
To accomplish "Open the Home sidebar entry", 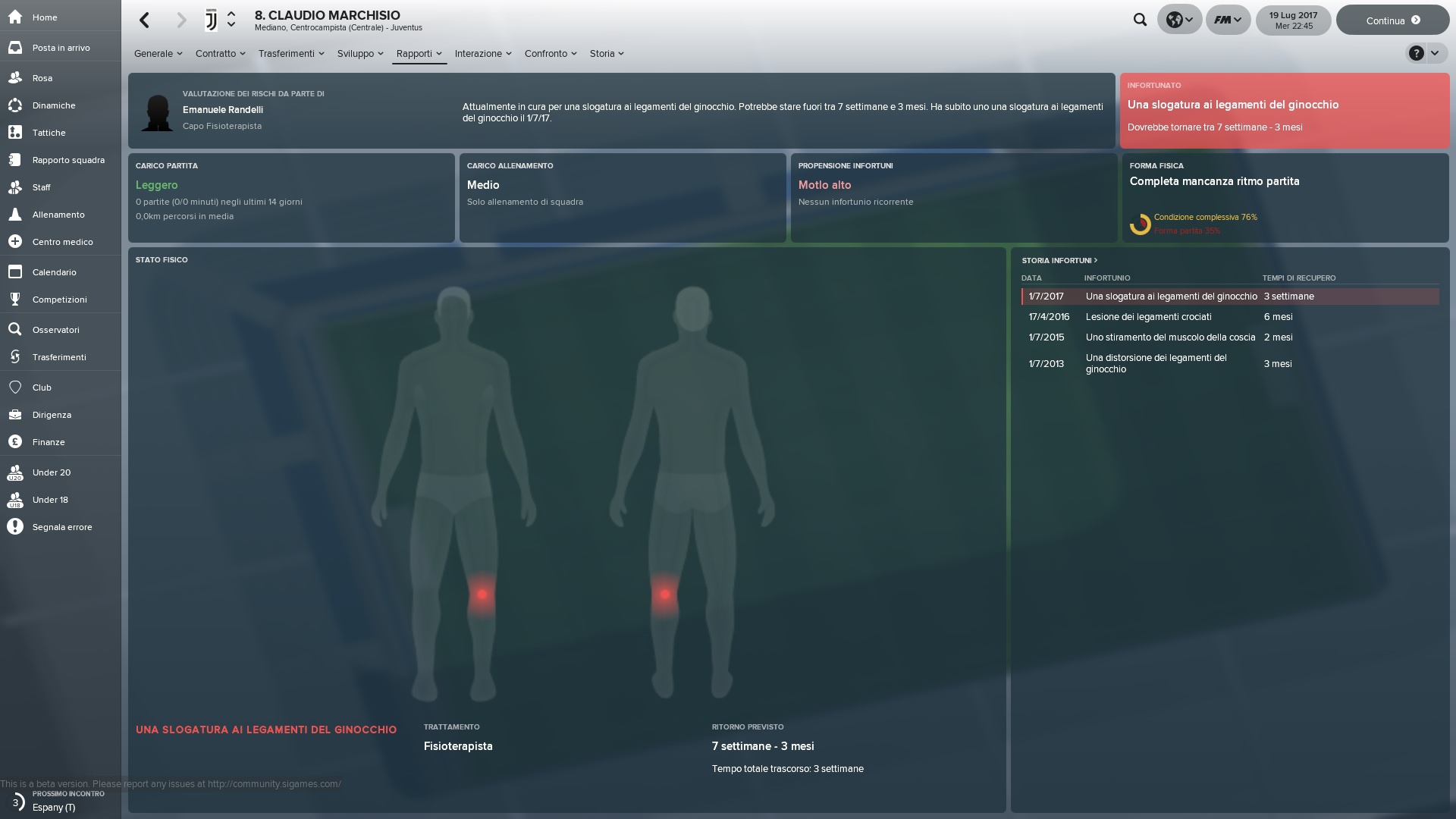I will [44, 17].
